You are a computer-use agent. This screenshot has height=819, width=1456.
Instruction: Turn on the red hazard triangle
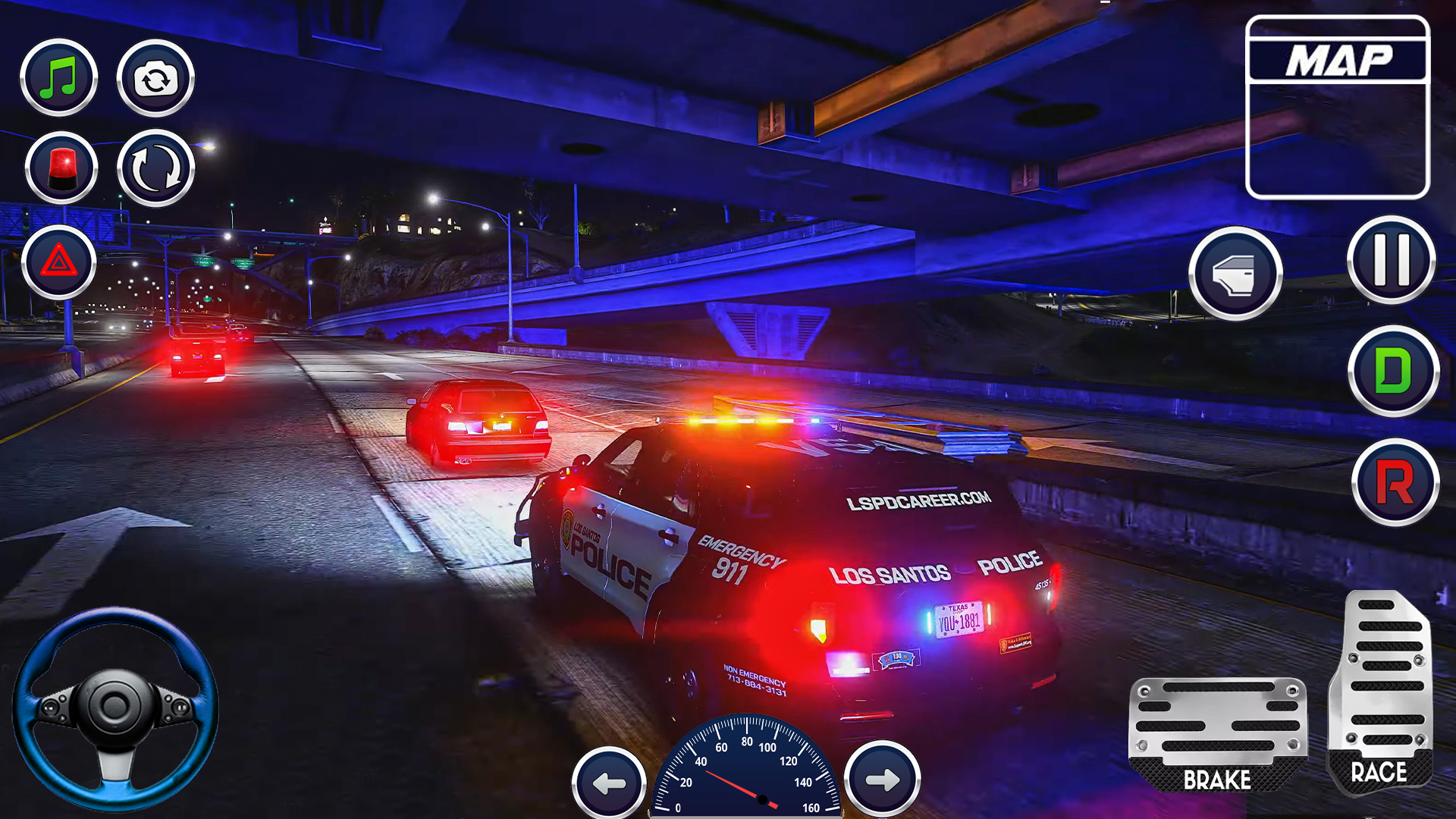(x=59, y=262)
